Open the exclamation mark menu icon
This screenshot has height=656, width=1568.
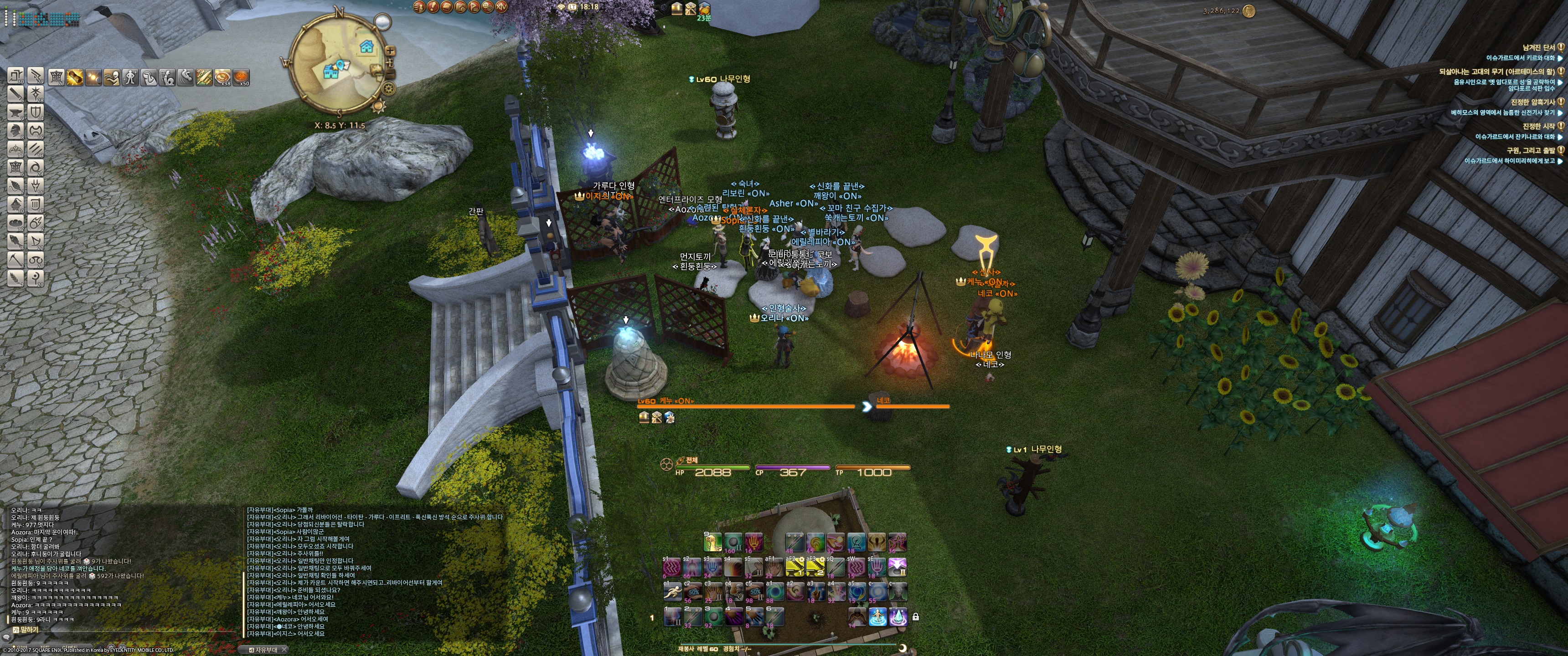tap(433, 7)
